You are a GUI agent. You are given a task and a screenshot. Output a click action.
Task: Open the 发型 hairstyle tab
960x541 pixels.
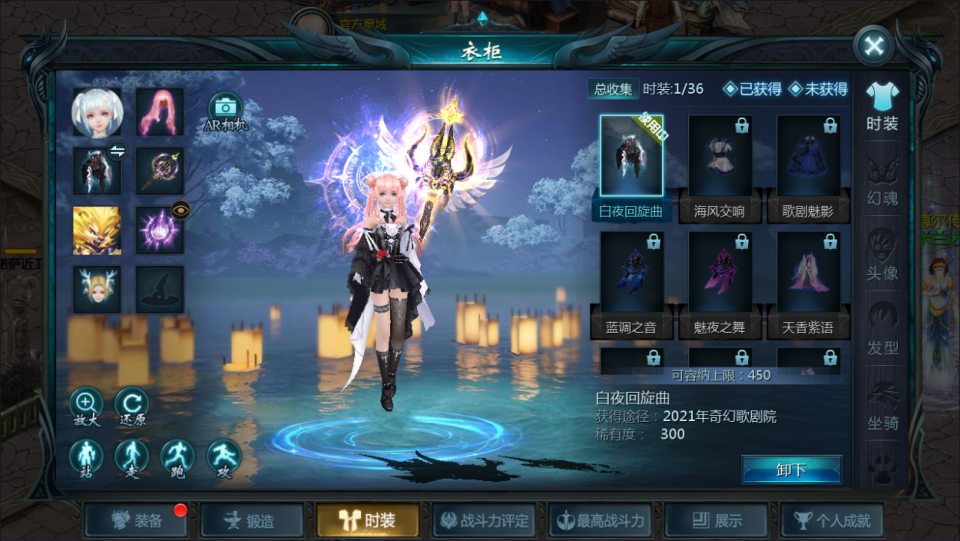click(x=882, y=331)
